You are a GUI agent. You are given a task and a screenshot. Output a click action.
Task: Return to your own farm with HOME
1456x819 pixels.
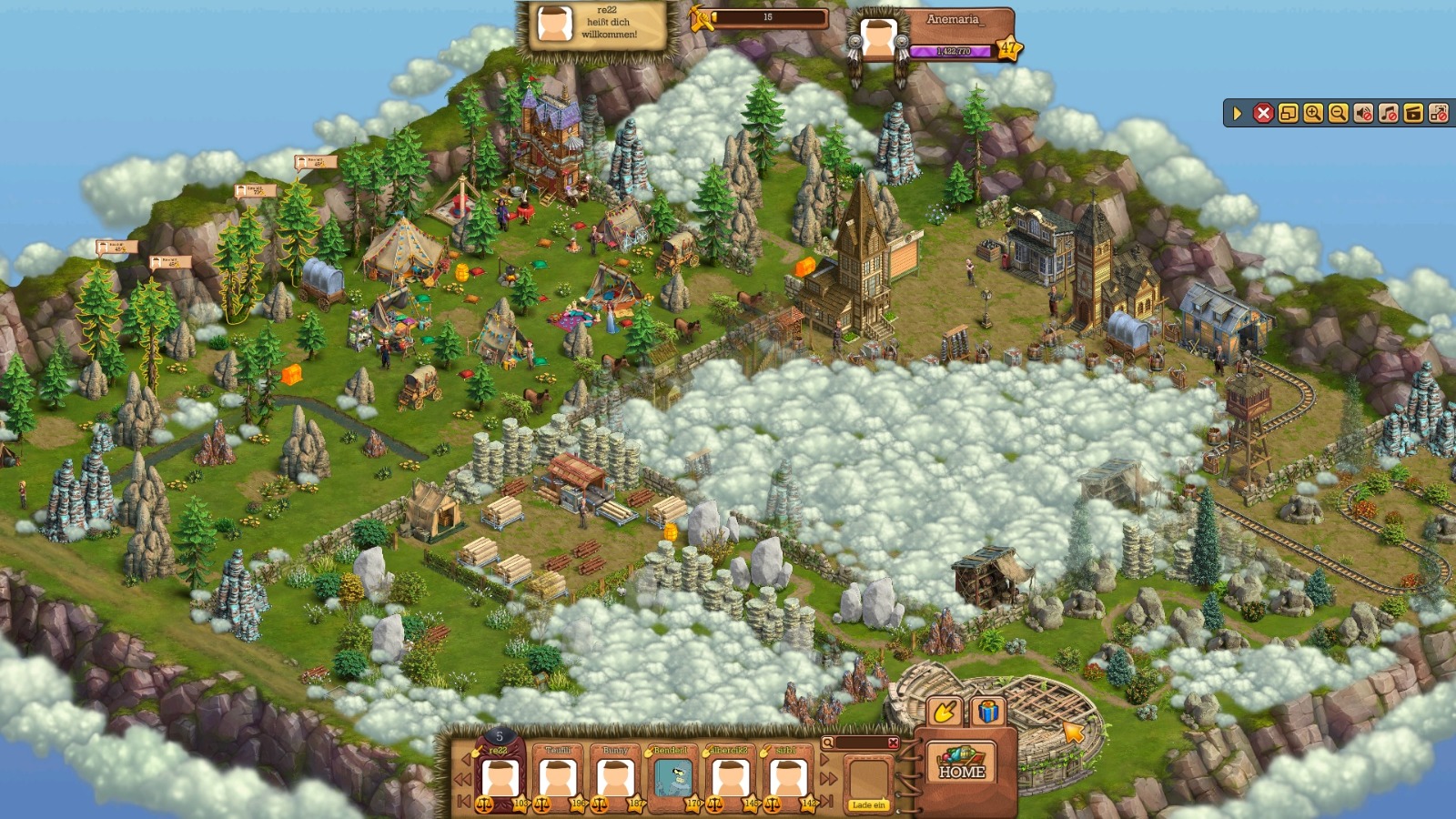(961, 763)
